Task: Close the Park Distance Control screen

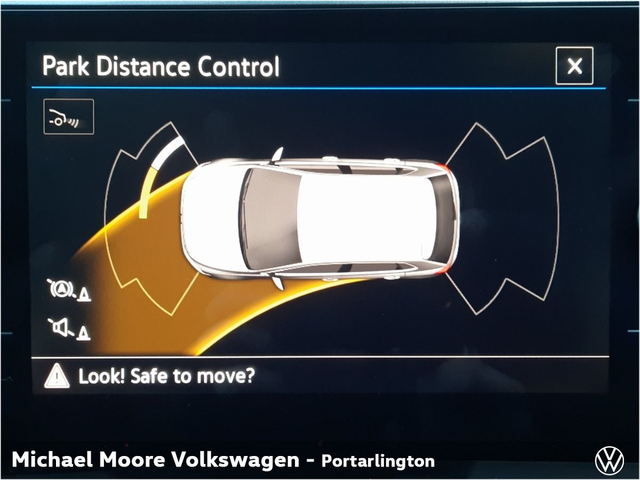Action: pos(574,66)
